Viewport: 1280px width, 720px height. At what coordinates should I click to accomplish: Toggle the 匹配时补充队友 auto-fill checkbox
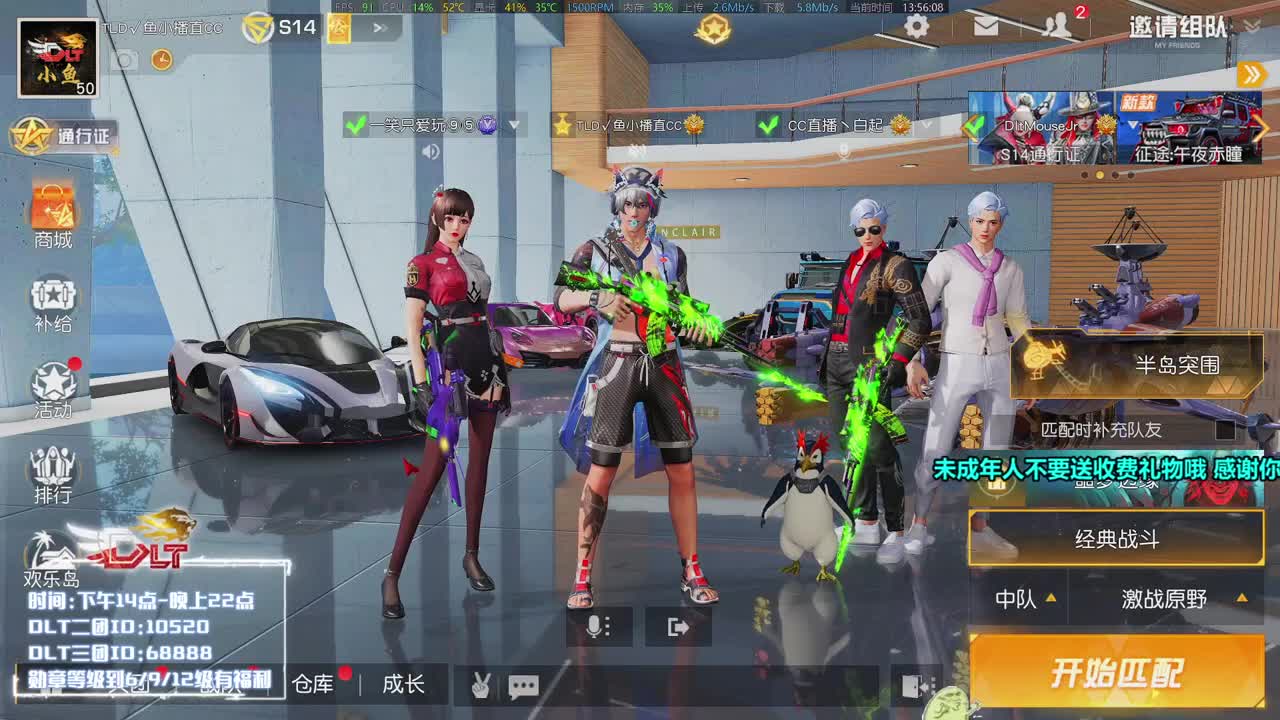1228,430
